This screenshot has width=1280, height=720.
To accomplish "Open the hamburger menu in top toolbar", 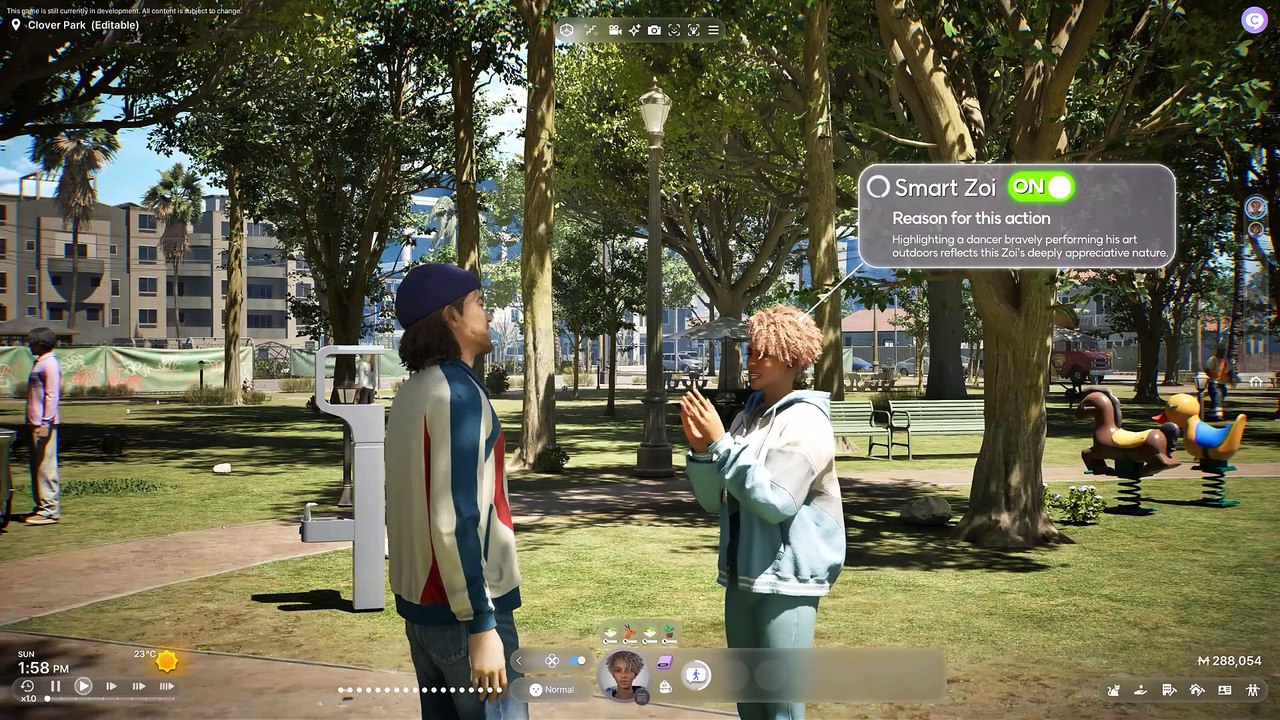I will (713, 30).
